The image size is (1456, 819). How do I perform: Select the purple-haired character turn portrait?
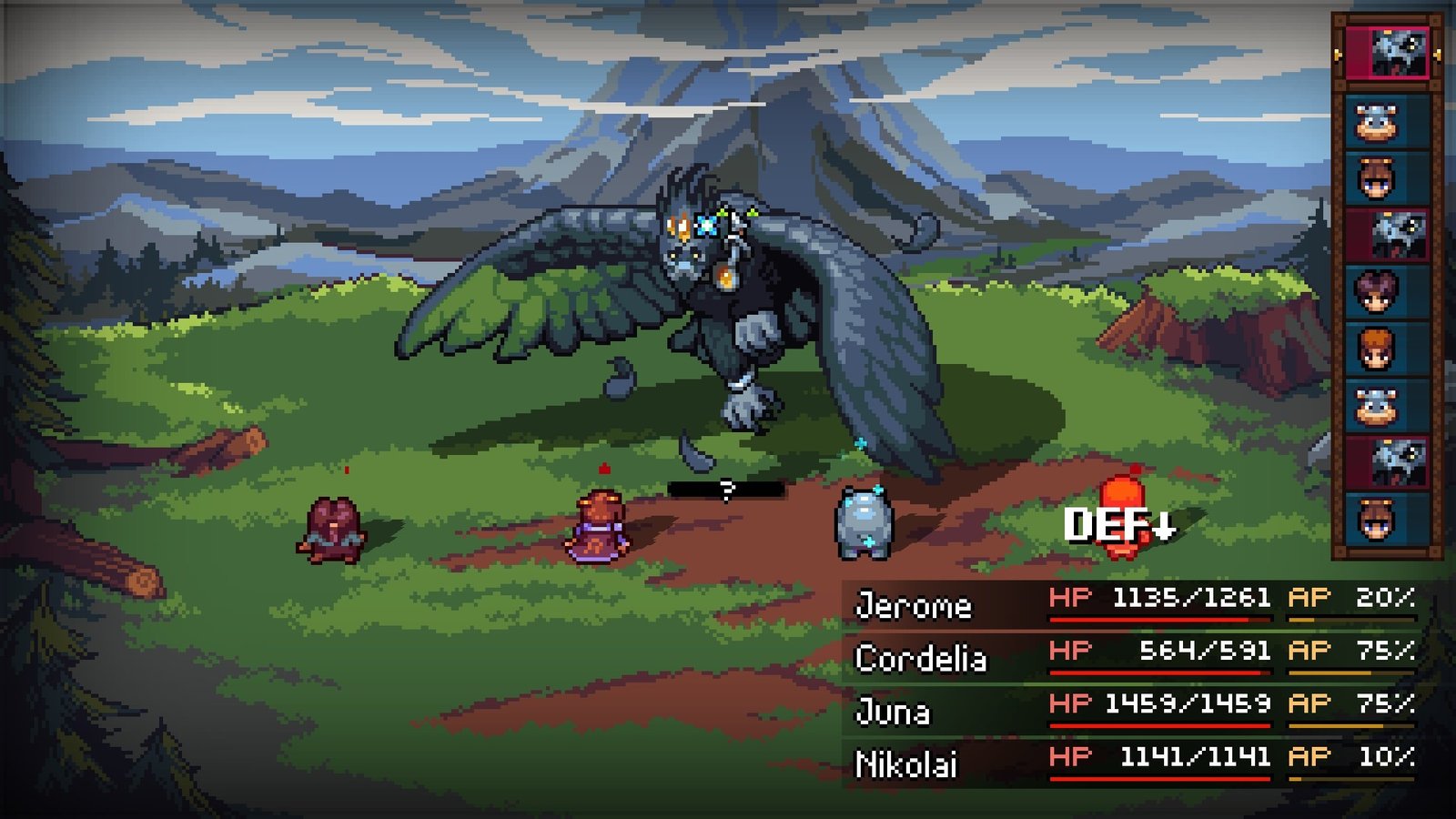[1378, 291]
